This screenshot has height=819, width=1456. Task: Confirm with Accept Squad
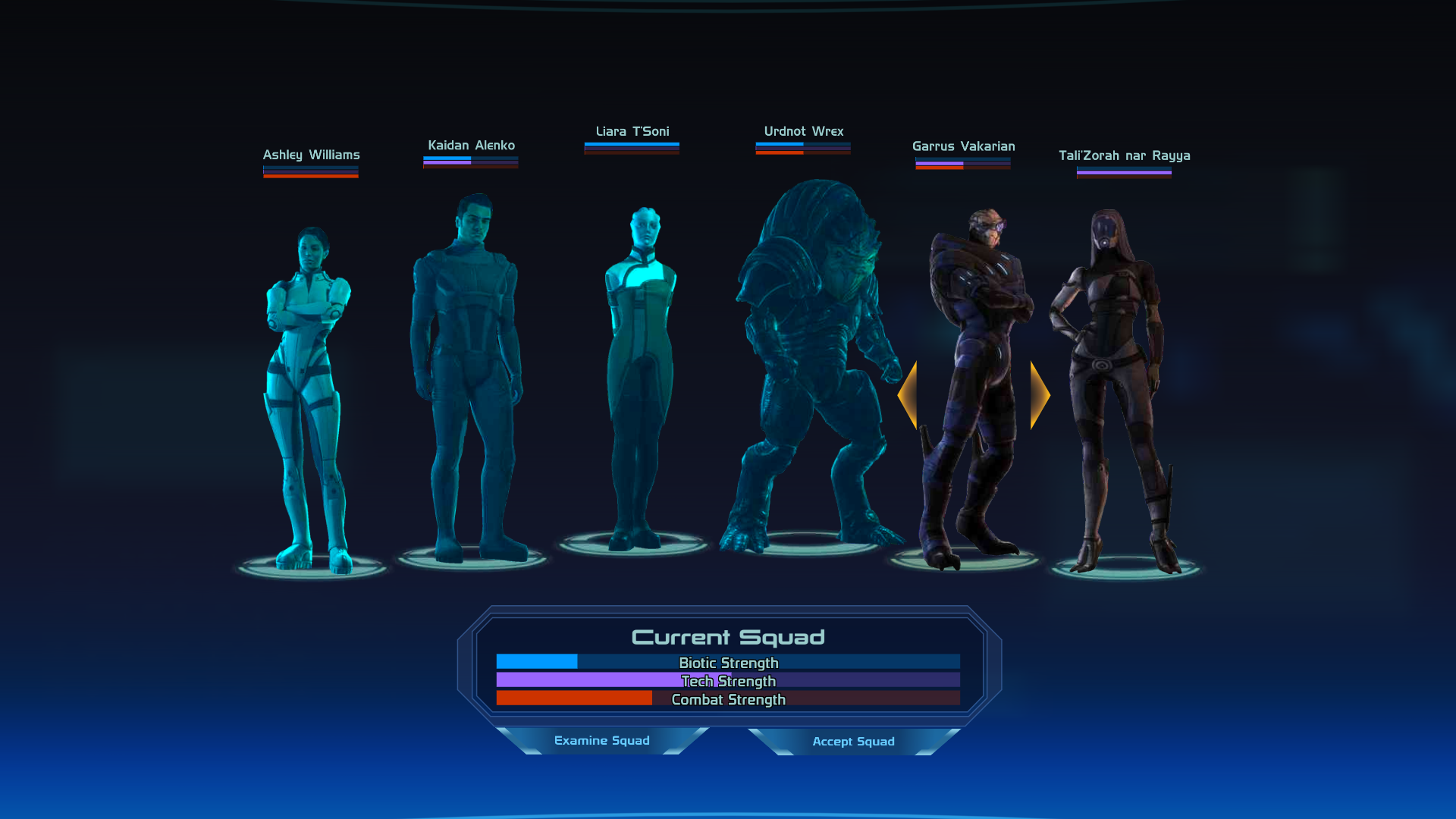(854, 742)
